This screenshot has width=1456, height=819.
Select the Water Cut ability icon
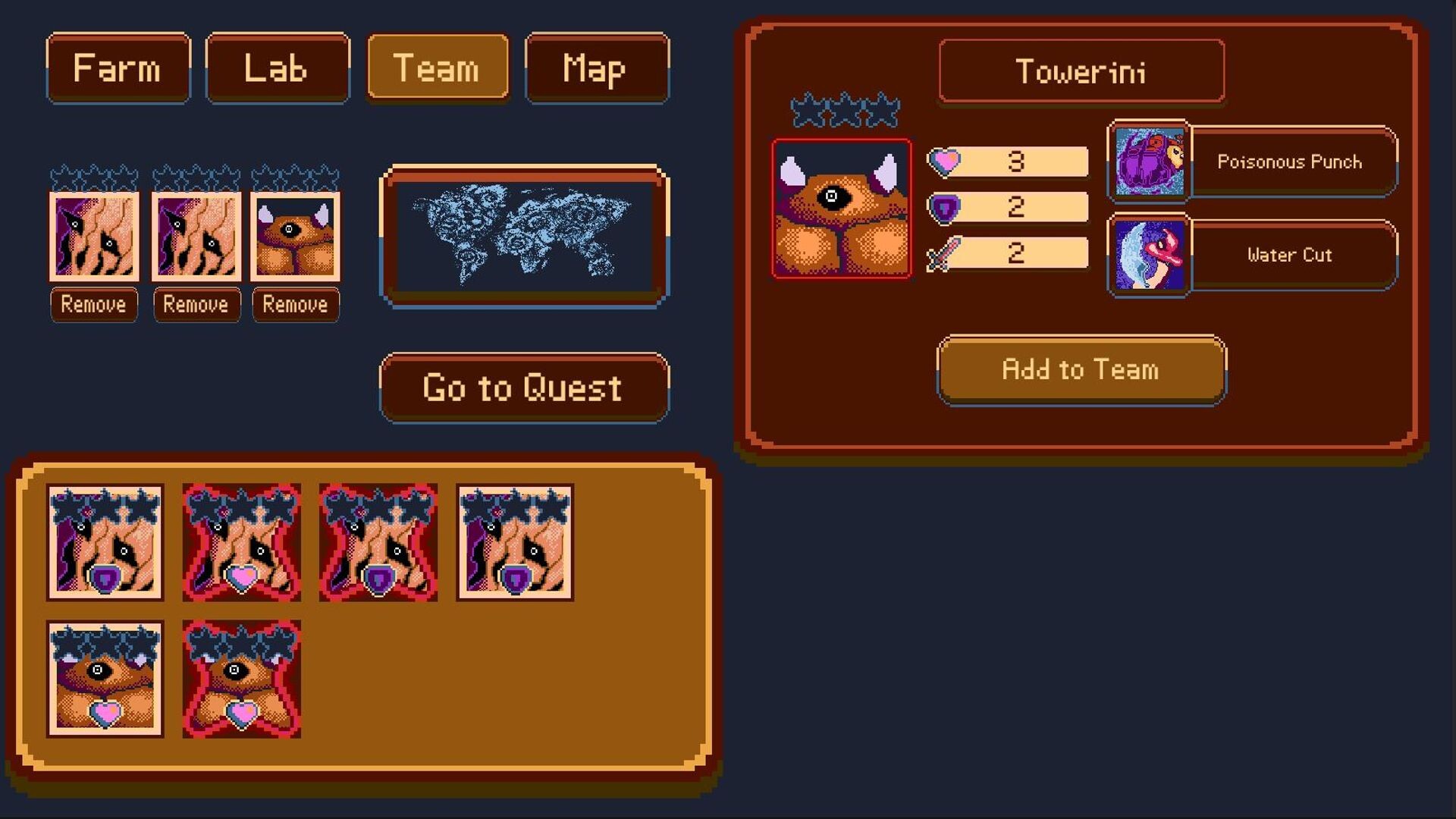[x=1147, y=256]
